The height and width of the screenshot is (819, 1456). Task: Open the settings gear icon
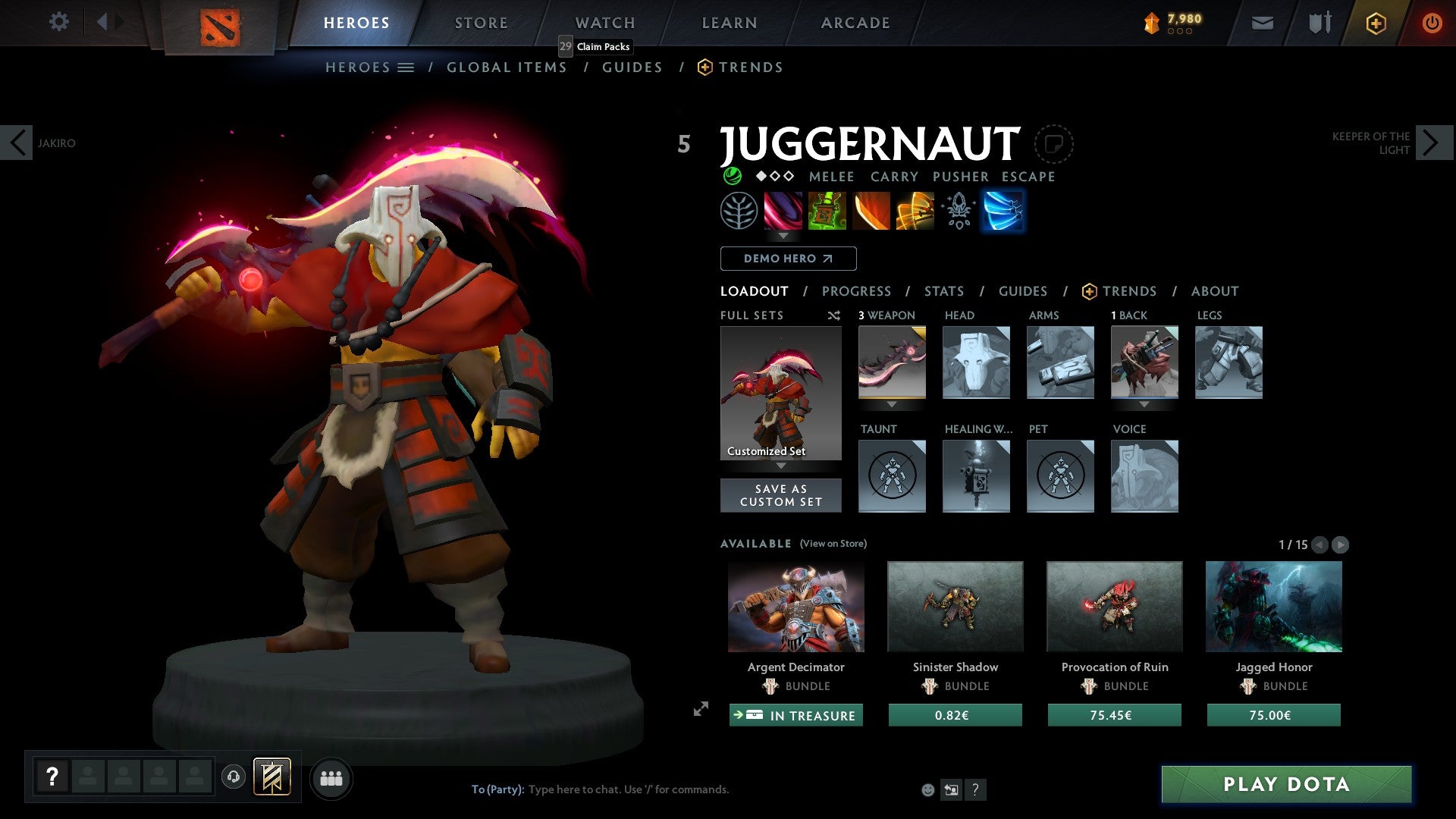pos(58,22)
